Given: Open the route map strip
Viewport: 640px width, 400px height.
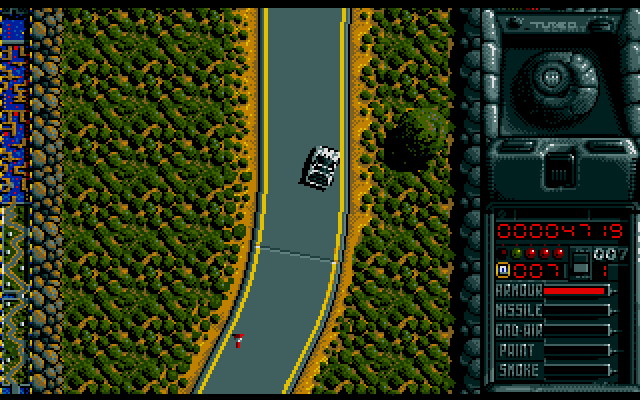Looking at the screenshot, I should click(x=13, y=200).
